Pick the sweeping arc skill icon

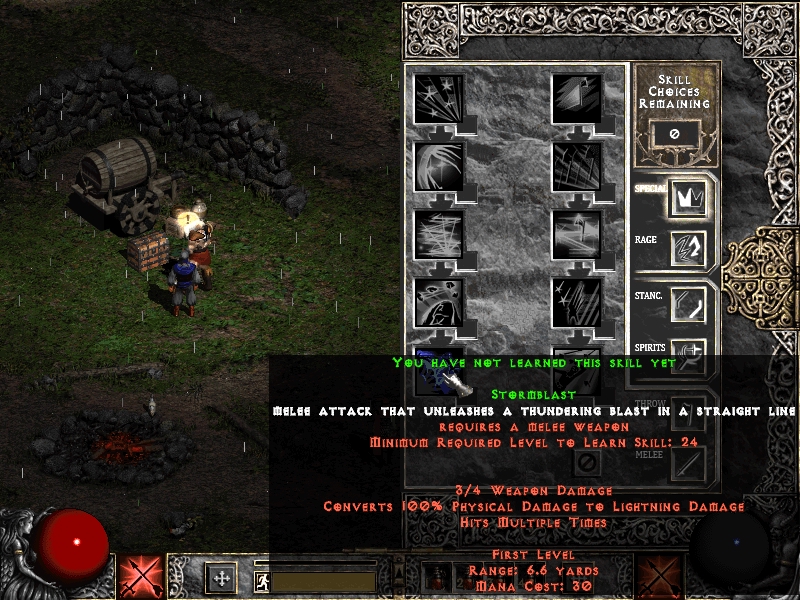click(x=438, y=166)
